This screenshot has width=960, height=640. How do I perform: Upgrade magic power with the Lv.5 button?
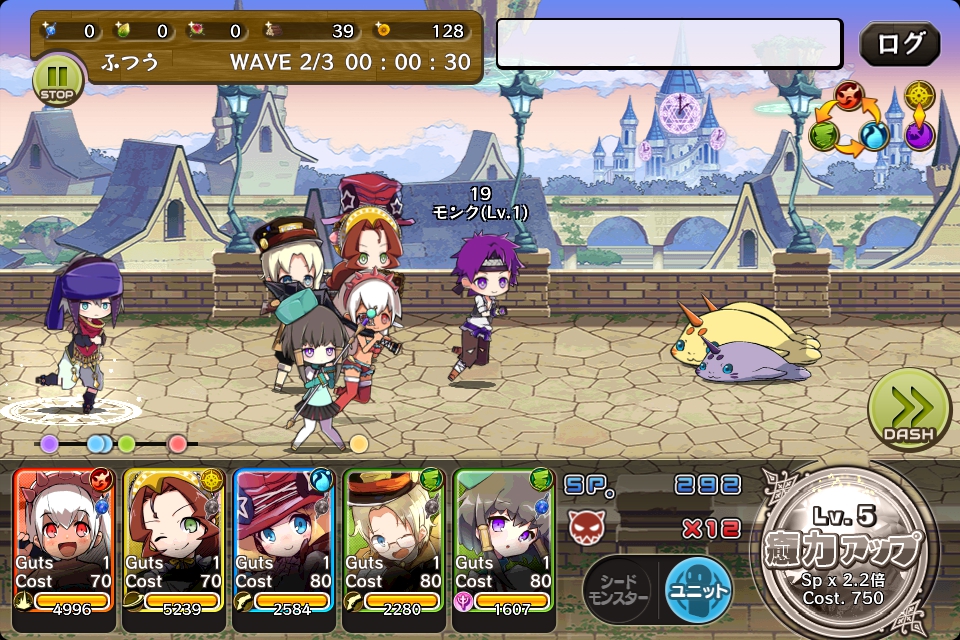coord(844,544)
